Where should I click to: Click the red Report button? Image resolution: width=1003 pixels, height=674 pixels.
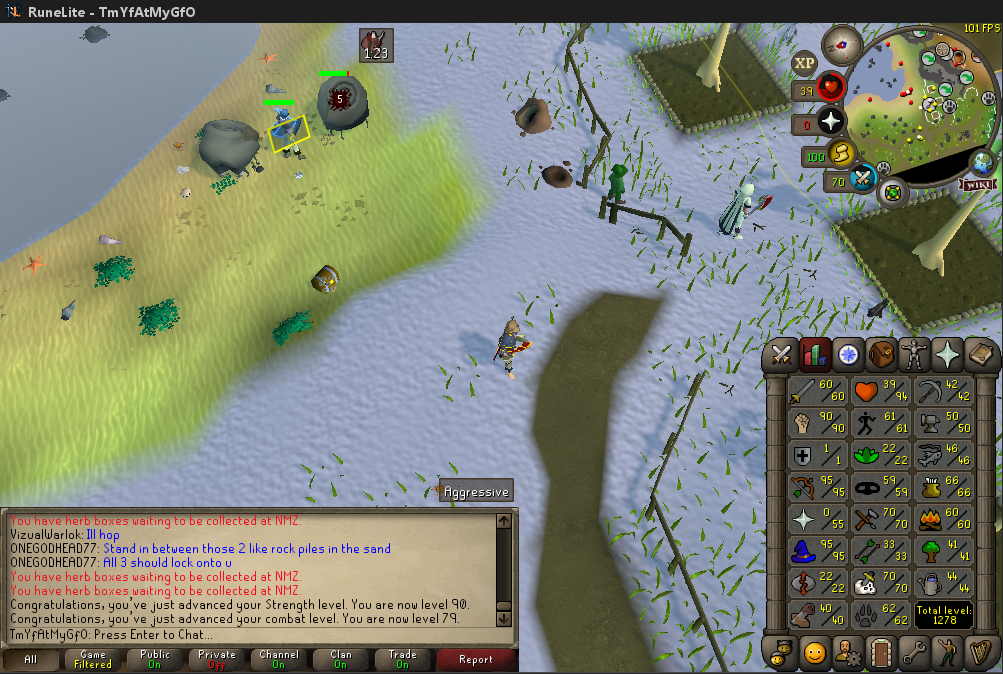[x=476, y=660]
